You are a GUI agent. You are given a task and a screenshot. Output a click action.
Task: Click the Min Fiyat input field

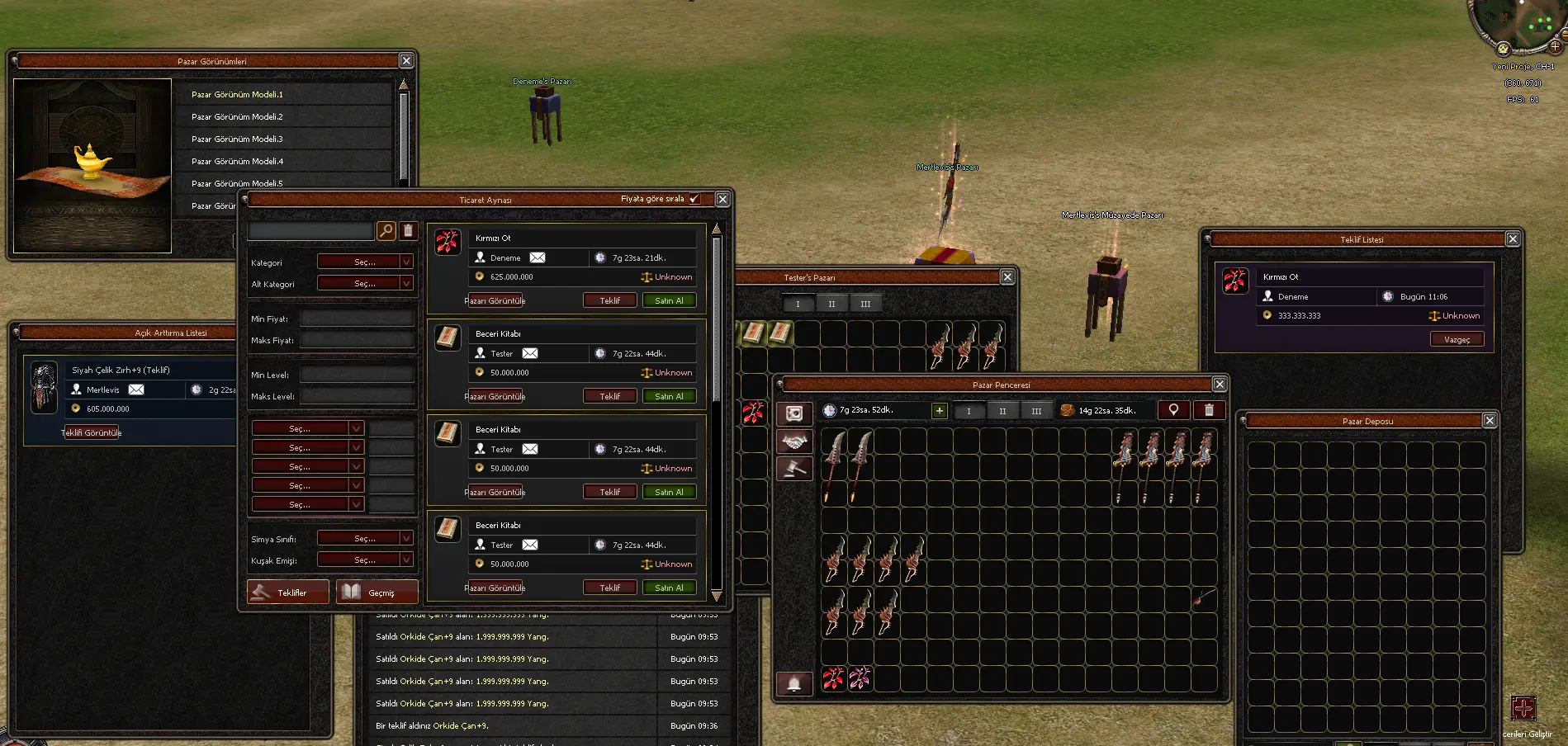(357, 319)
